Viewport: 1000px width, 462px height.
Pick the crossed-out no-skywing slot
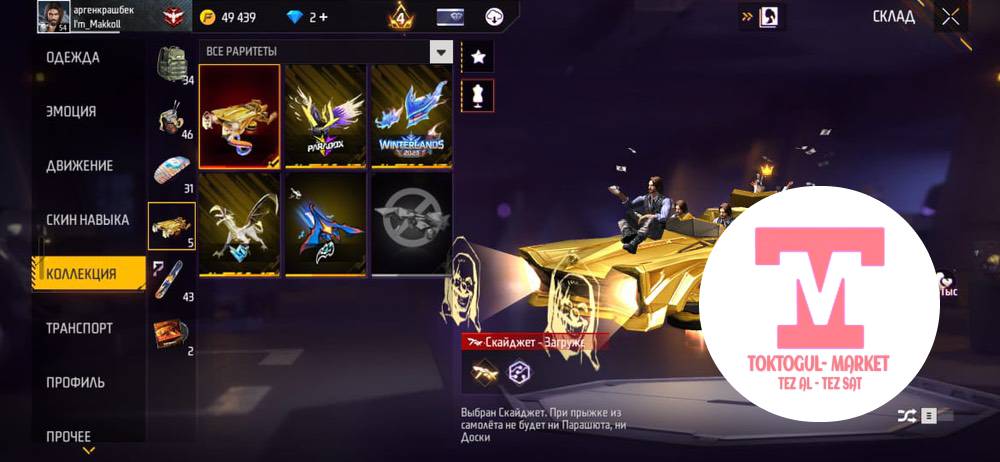coord(411,224)
